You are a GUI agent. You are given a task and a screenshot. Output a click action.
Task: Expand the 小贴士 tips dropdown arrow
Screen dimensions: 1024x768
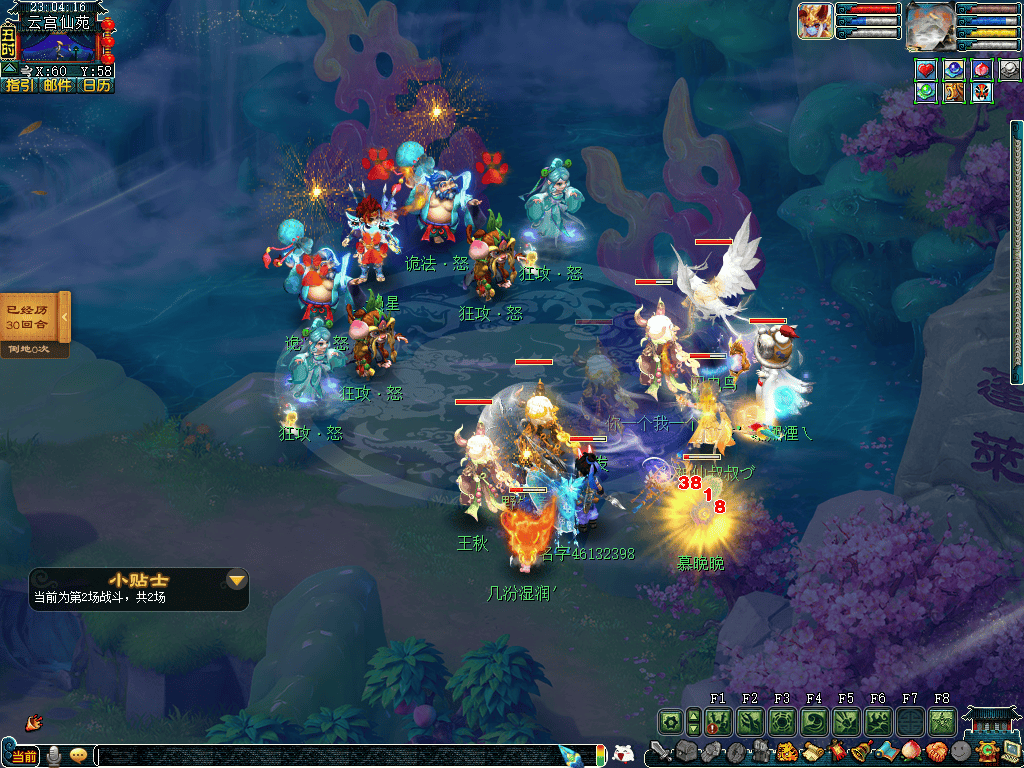(237, 580)
